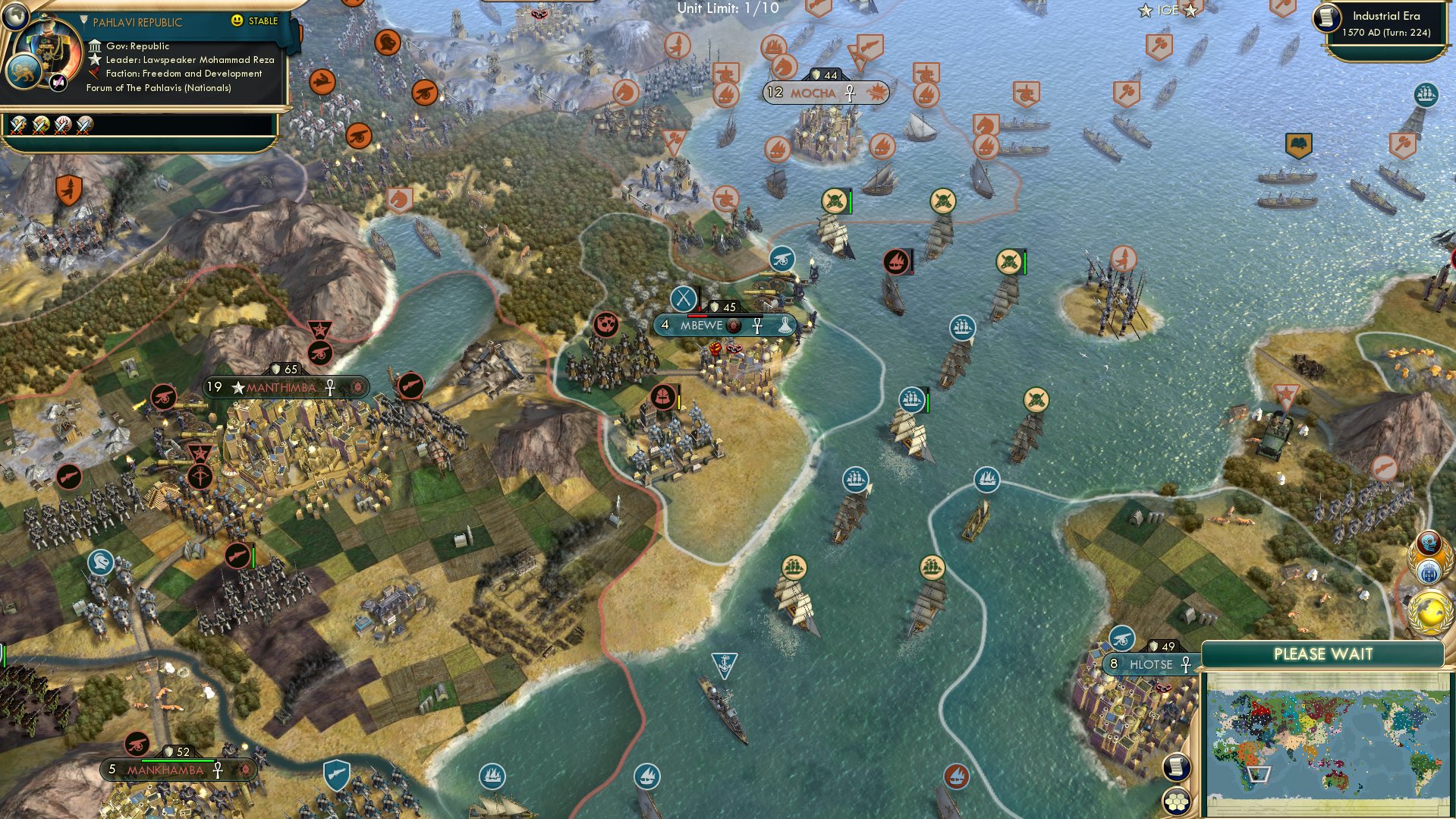Click the capital star on Manthimba's banner

click(237, 386)
